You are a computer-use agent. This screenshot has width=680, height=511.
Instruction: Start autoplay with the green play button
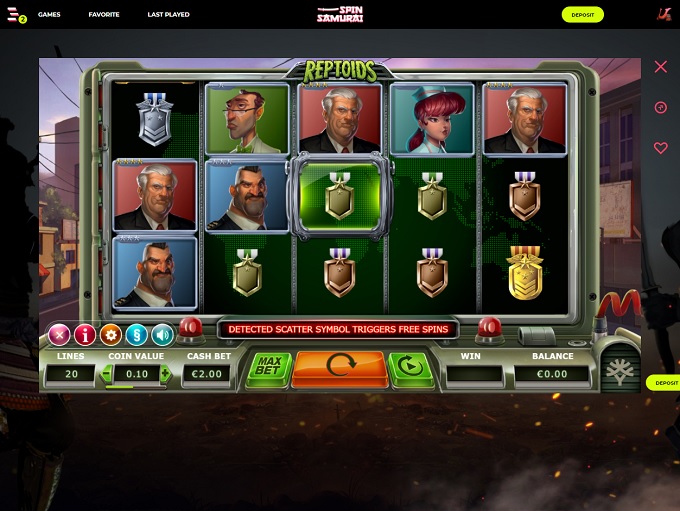point(409,368)
